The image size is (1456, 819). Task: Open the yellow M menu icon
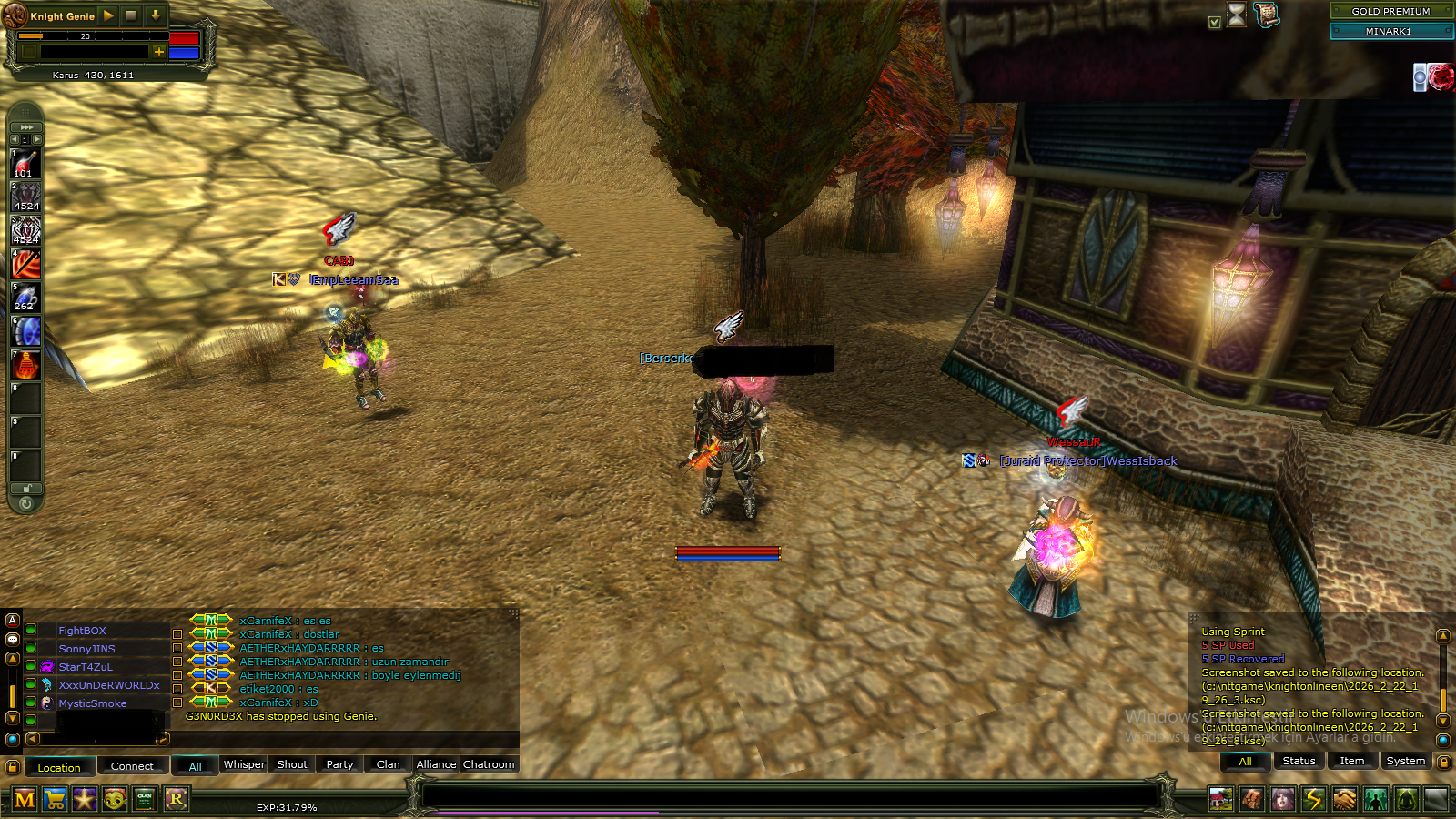point(25,799)
